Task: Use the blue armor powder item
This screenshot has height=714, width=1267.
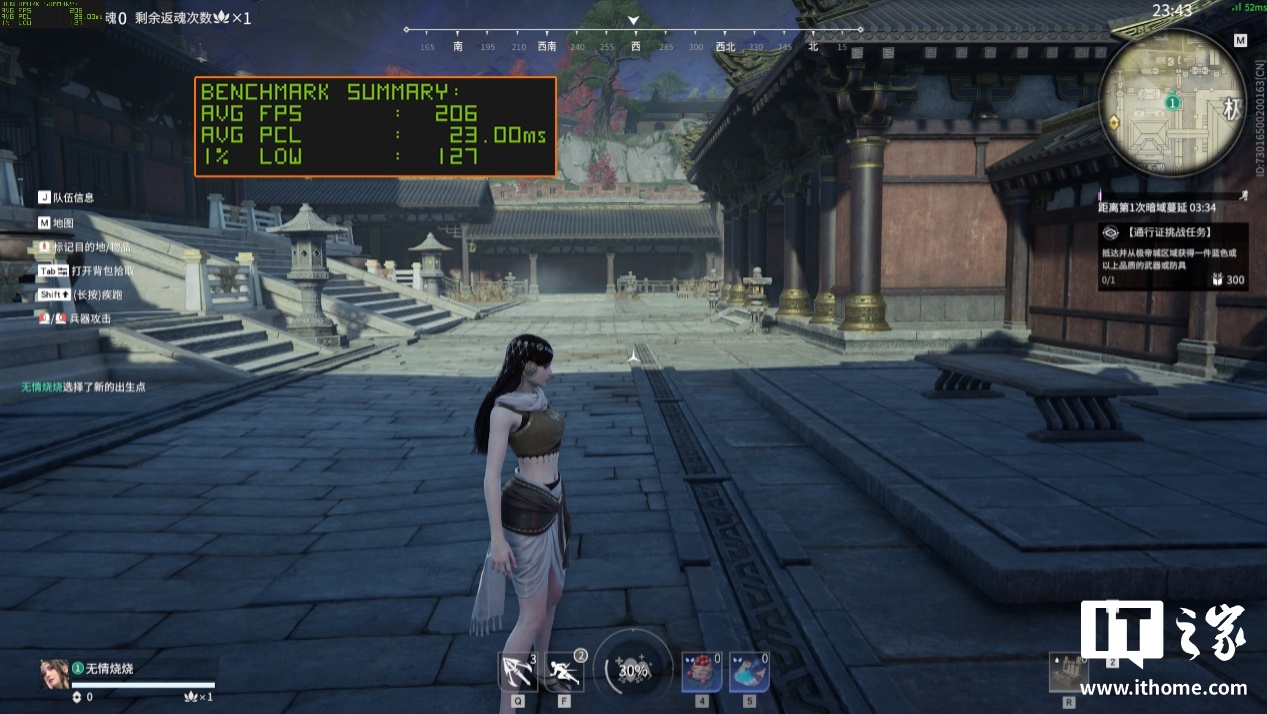Action: [x=749, y=671]
